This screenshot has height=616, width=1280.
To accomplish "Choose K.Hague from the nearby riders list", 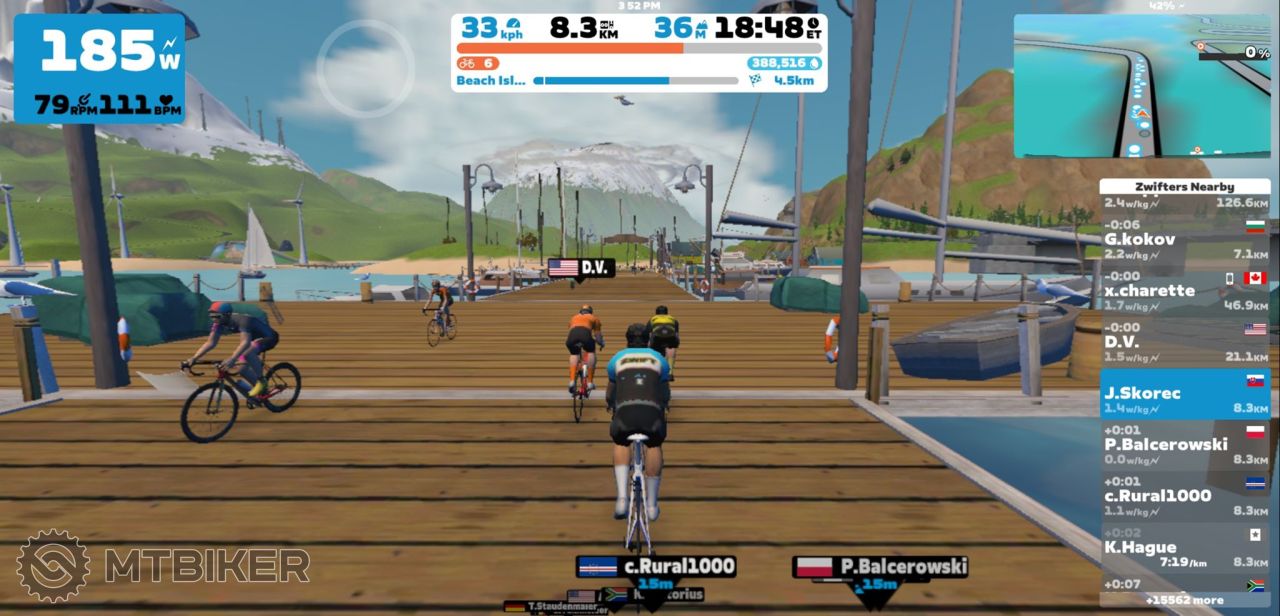I will [1185, 548].
